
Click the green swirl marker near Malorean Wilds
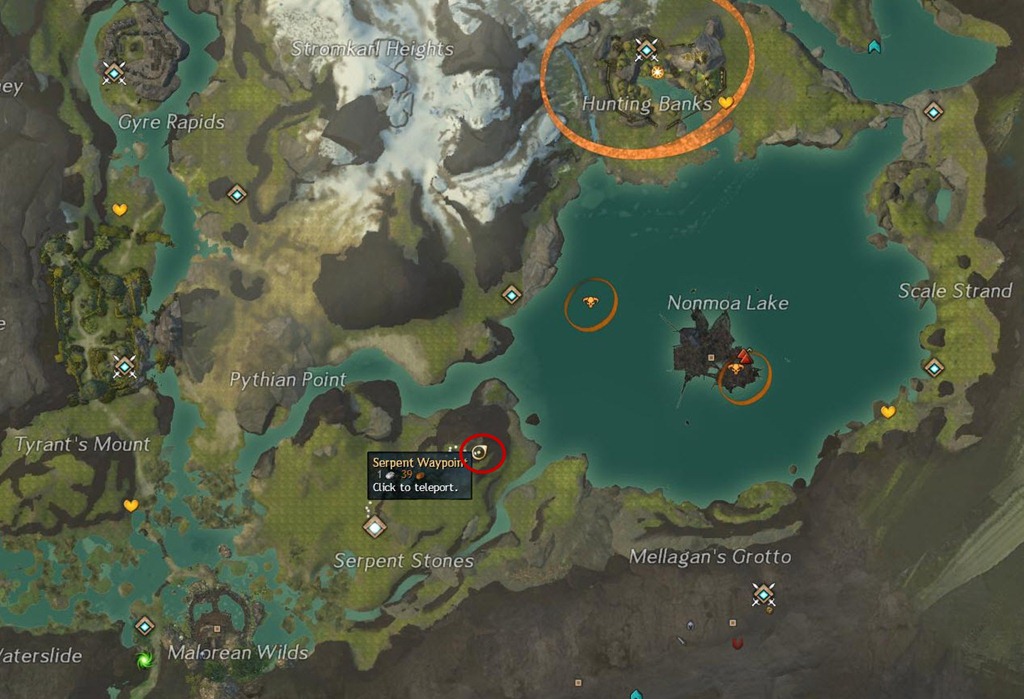(145, 659)
